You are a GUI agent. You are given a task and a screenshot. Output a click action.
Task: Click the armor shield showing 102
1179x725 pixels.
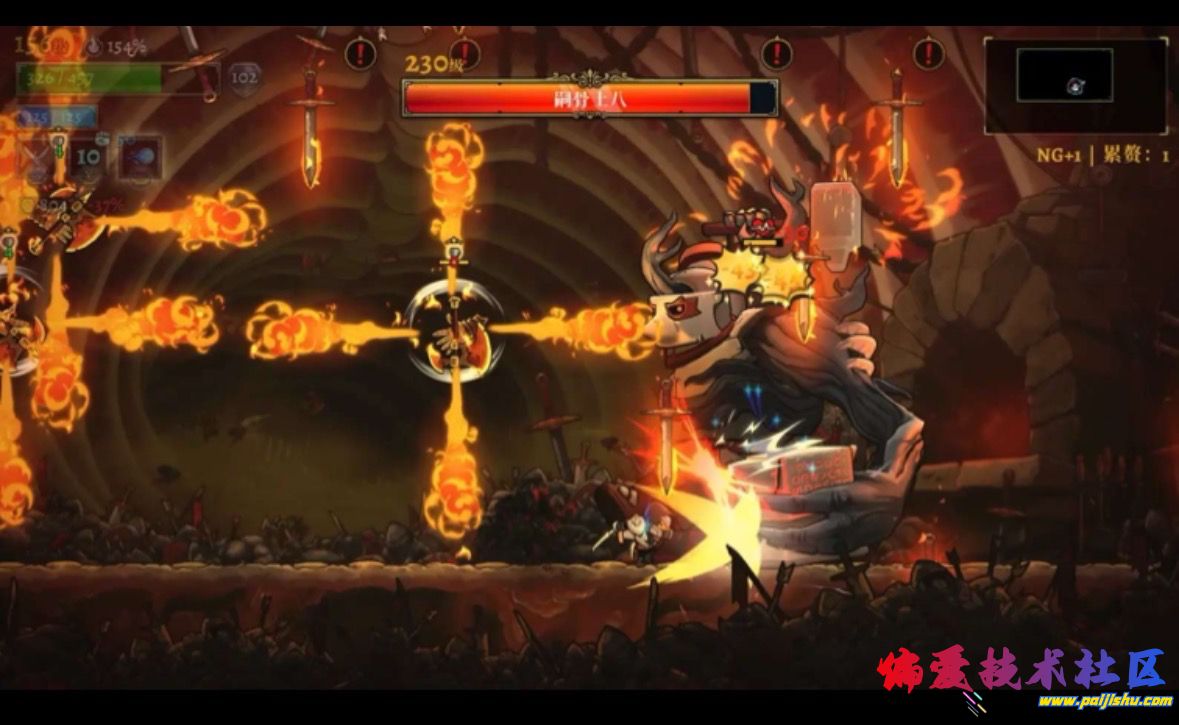click(x=243, y=76)
